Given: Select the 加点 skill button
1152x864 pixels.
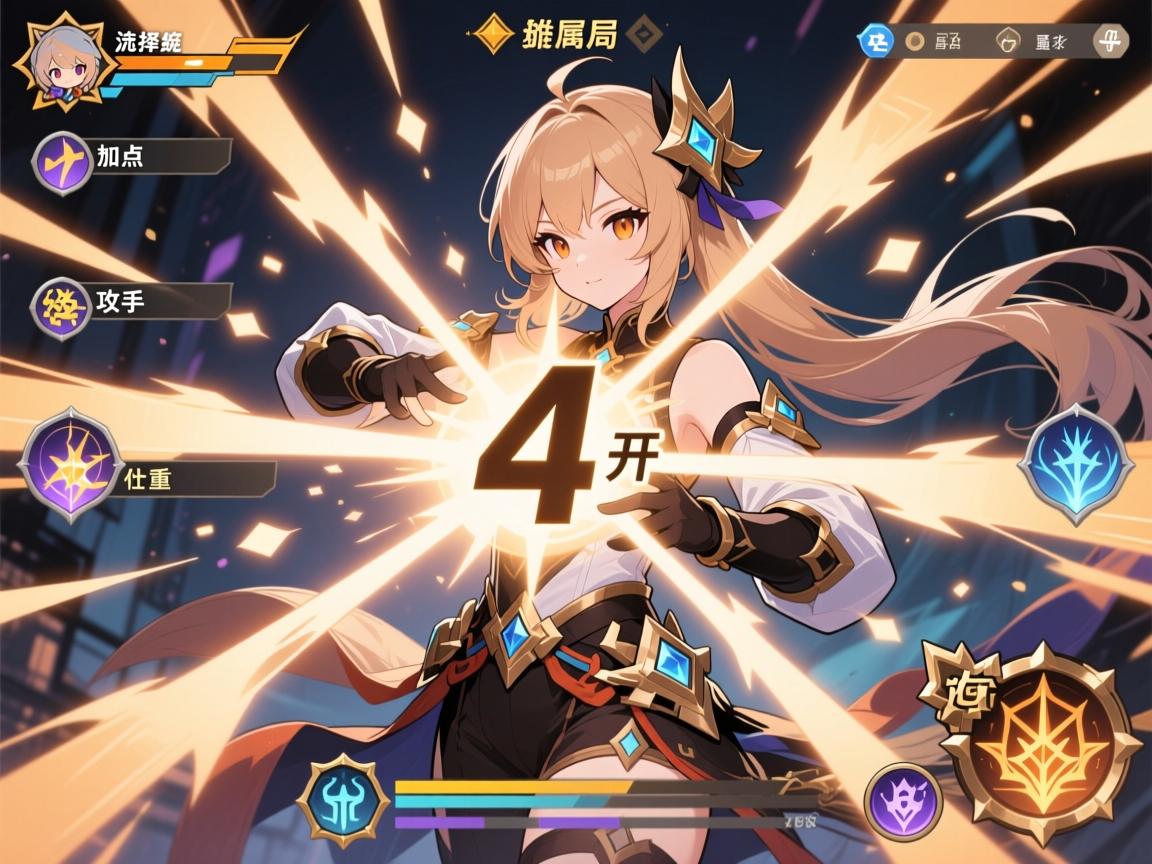Looking at the screenshot, I should pos(63,160).
